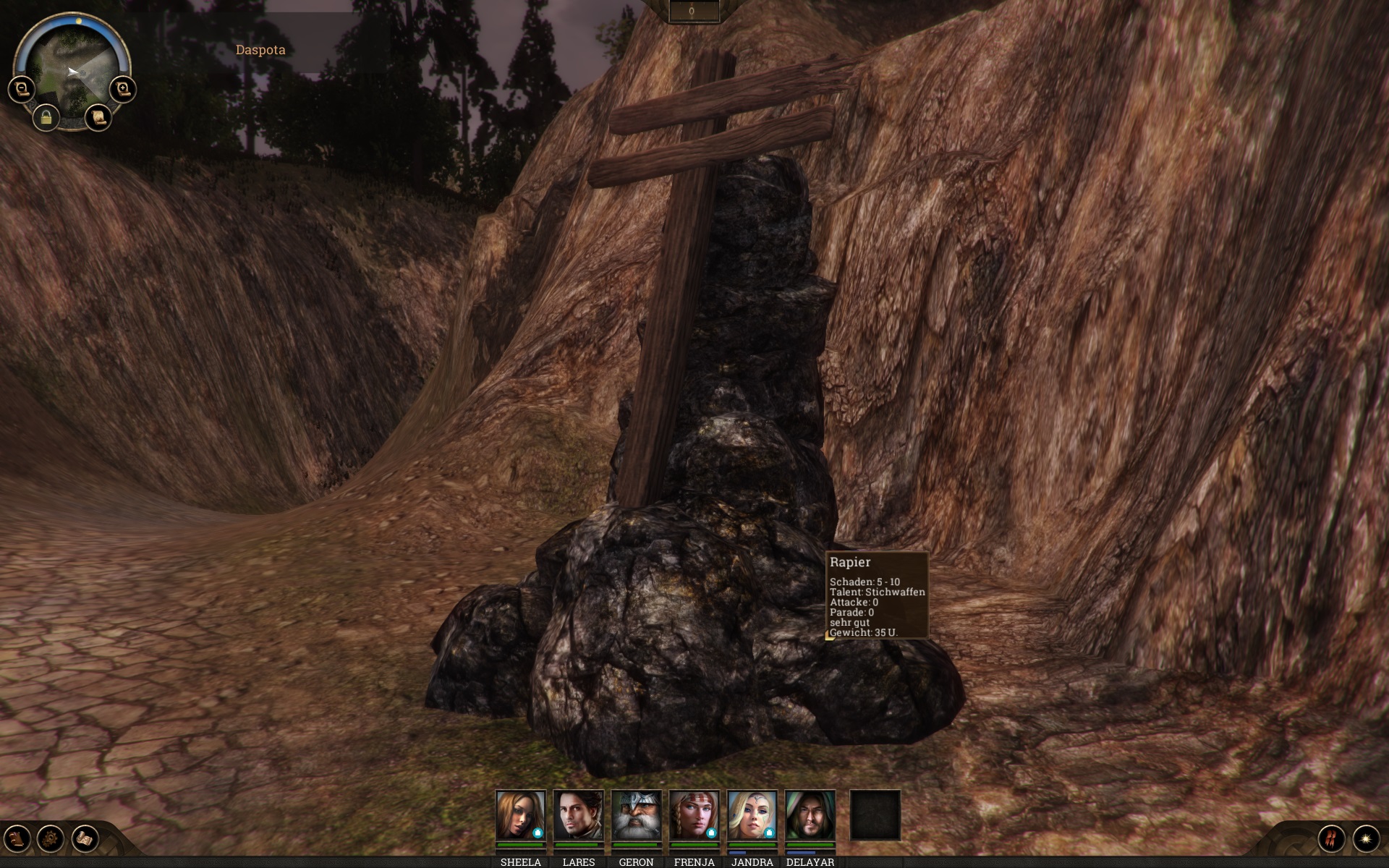Zoom out the minimap
The height and width of the screenshot is (868, 1389).
pyautogui.click(x=22, y=90)
